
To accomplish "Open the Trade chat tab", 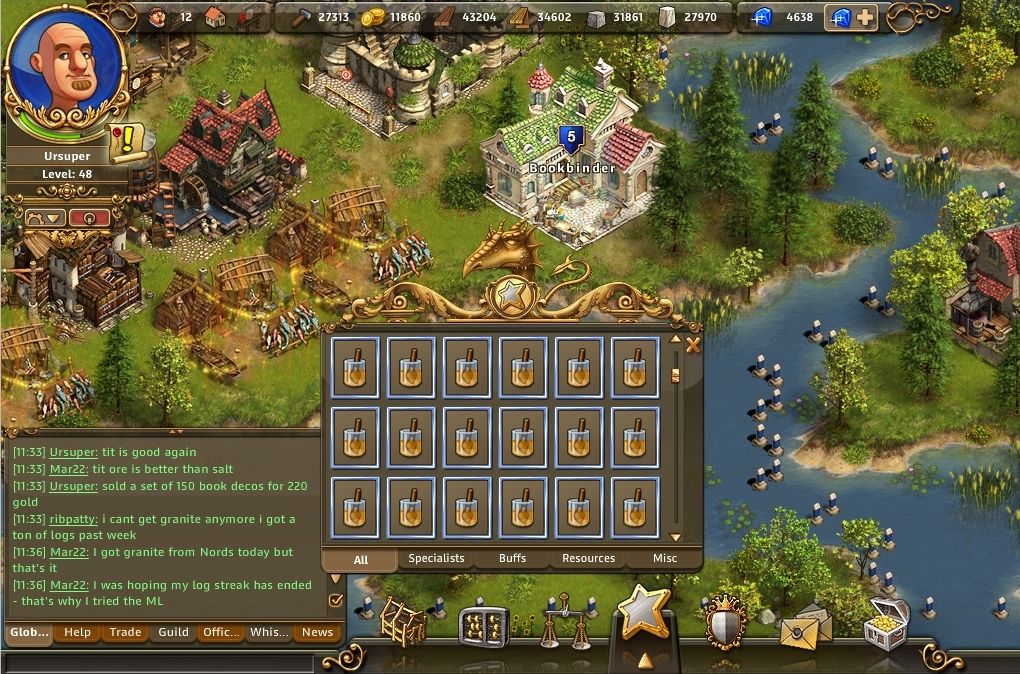I will point(125,632).
